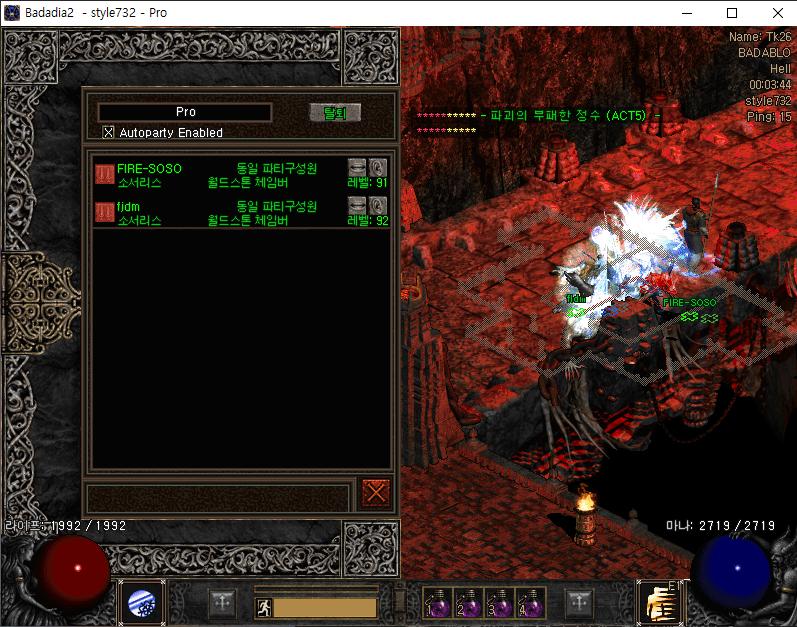This screenshot has height=627, width=797.
Task: Toggle hostility icon for fjdm
Action: pyautogui.click(x=104, y=211)
